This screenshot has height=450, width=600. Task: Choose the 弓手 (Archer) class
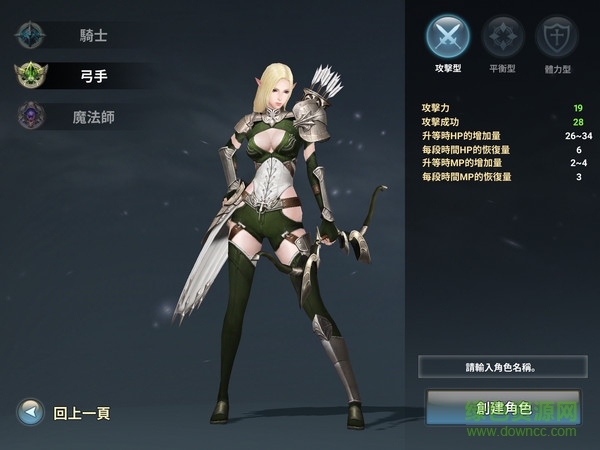80,75
